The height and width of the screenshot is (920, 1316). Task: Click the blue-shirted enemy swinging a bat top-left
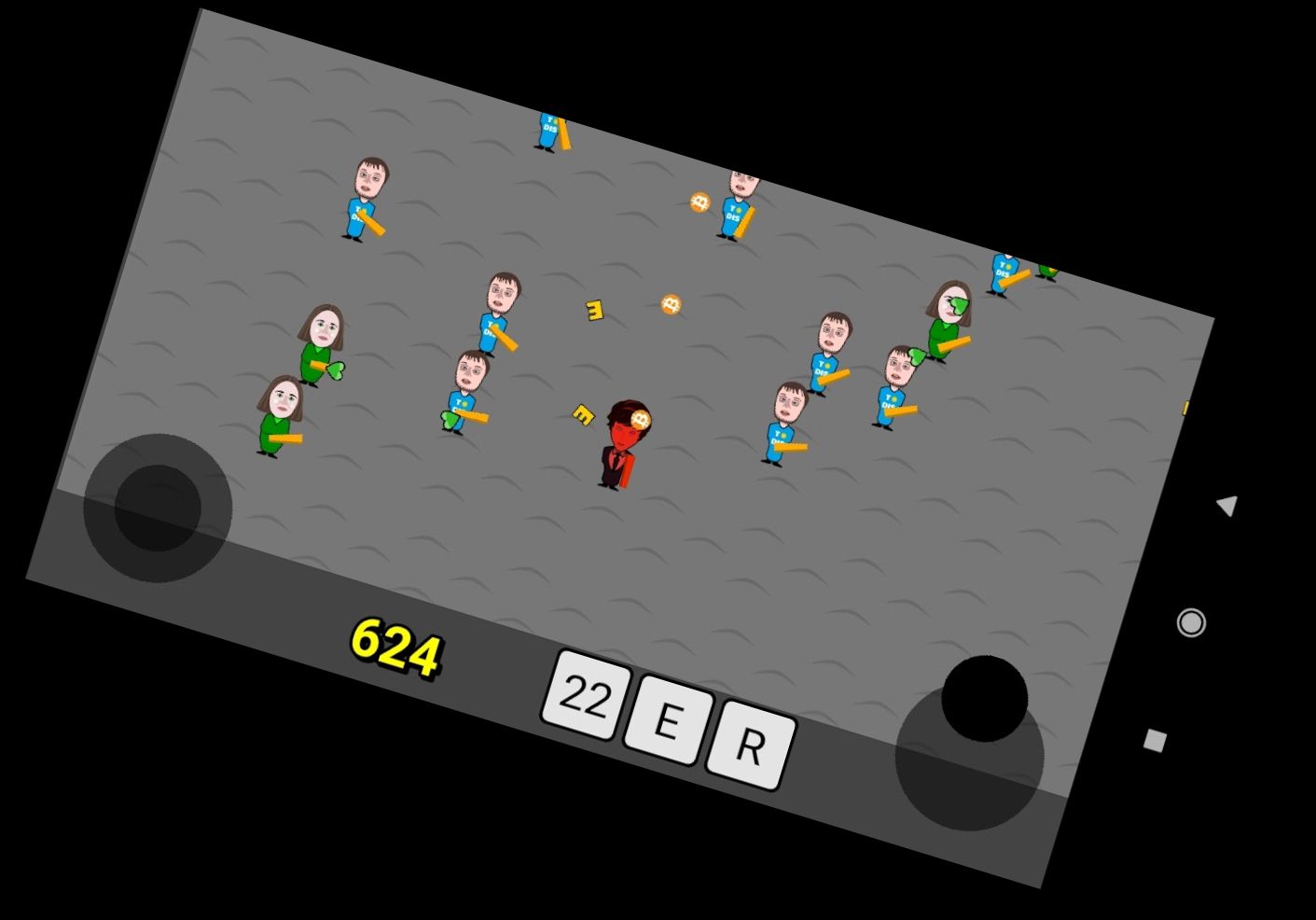point(366,201)
